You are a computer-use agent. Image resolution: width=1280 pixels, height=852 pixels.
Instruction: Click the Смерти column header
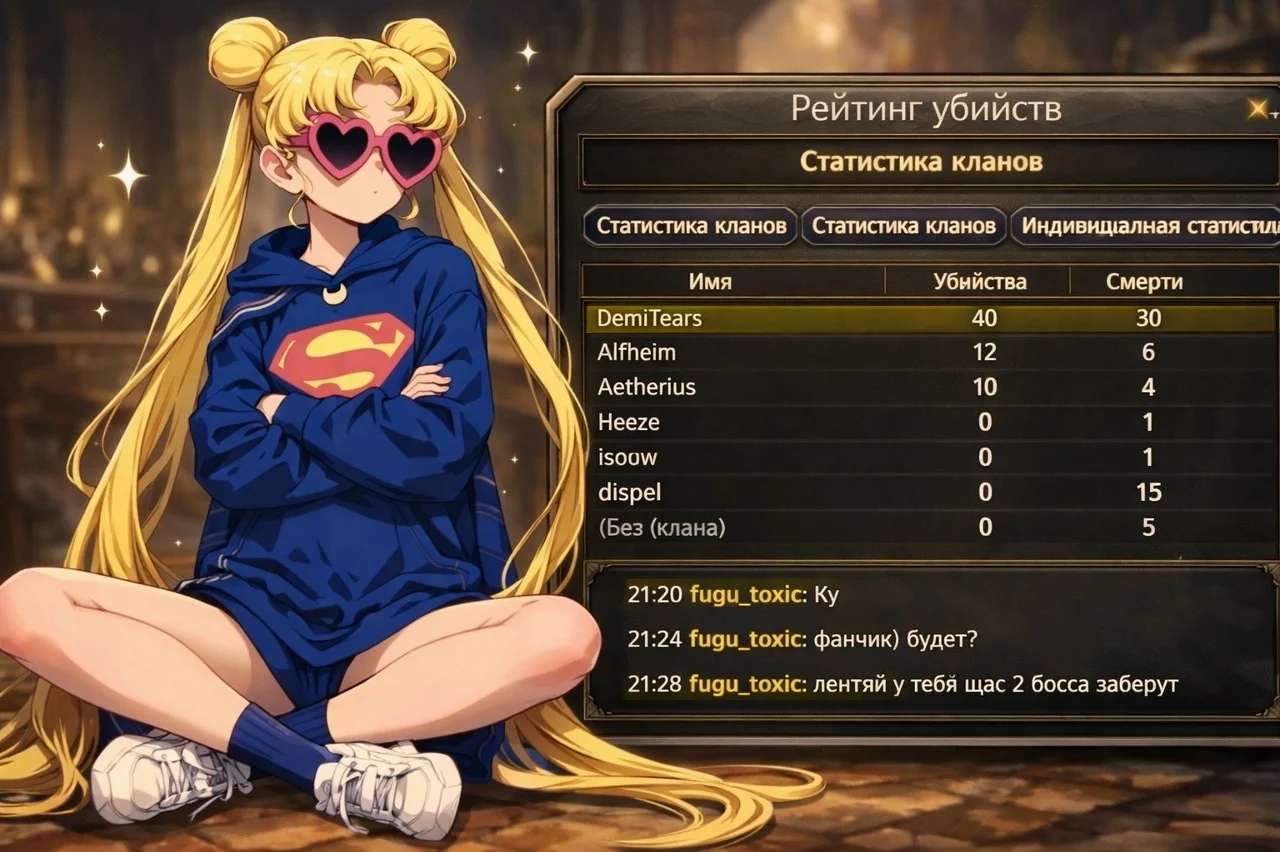point(1144,282)
